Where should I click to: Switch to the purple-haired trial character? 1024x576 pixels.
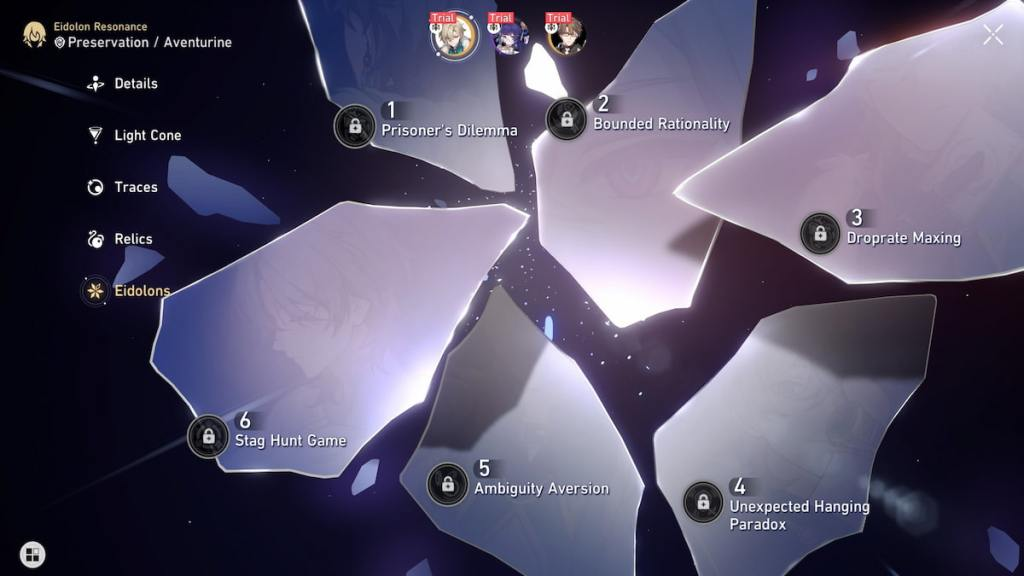[510, 36]
